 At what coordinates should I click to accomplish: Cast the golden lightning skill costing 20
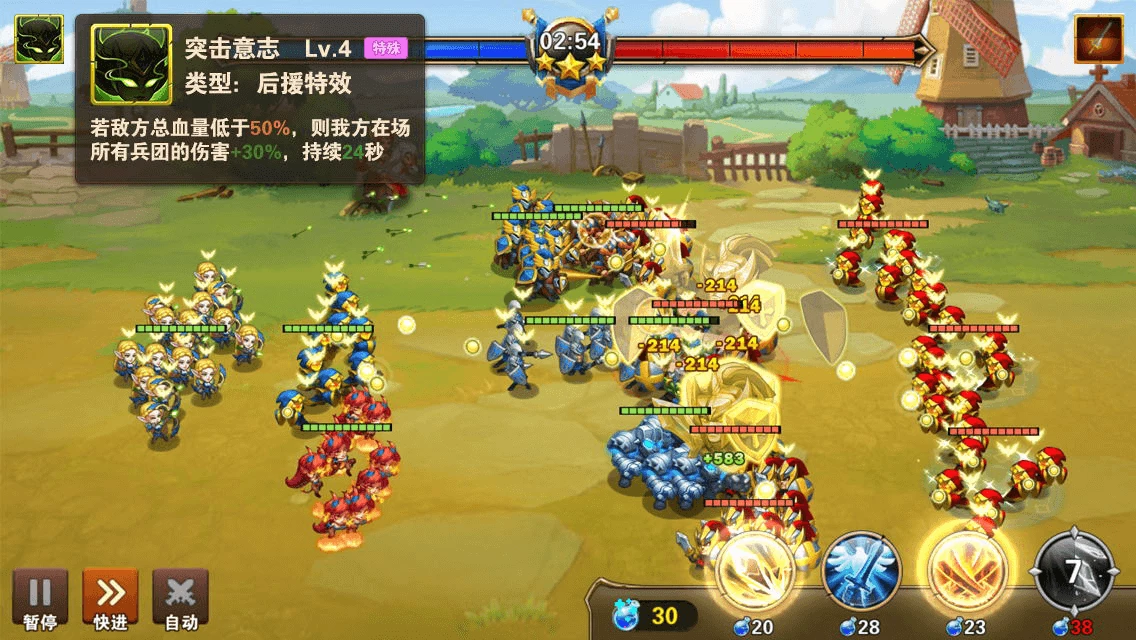[755, 572]
